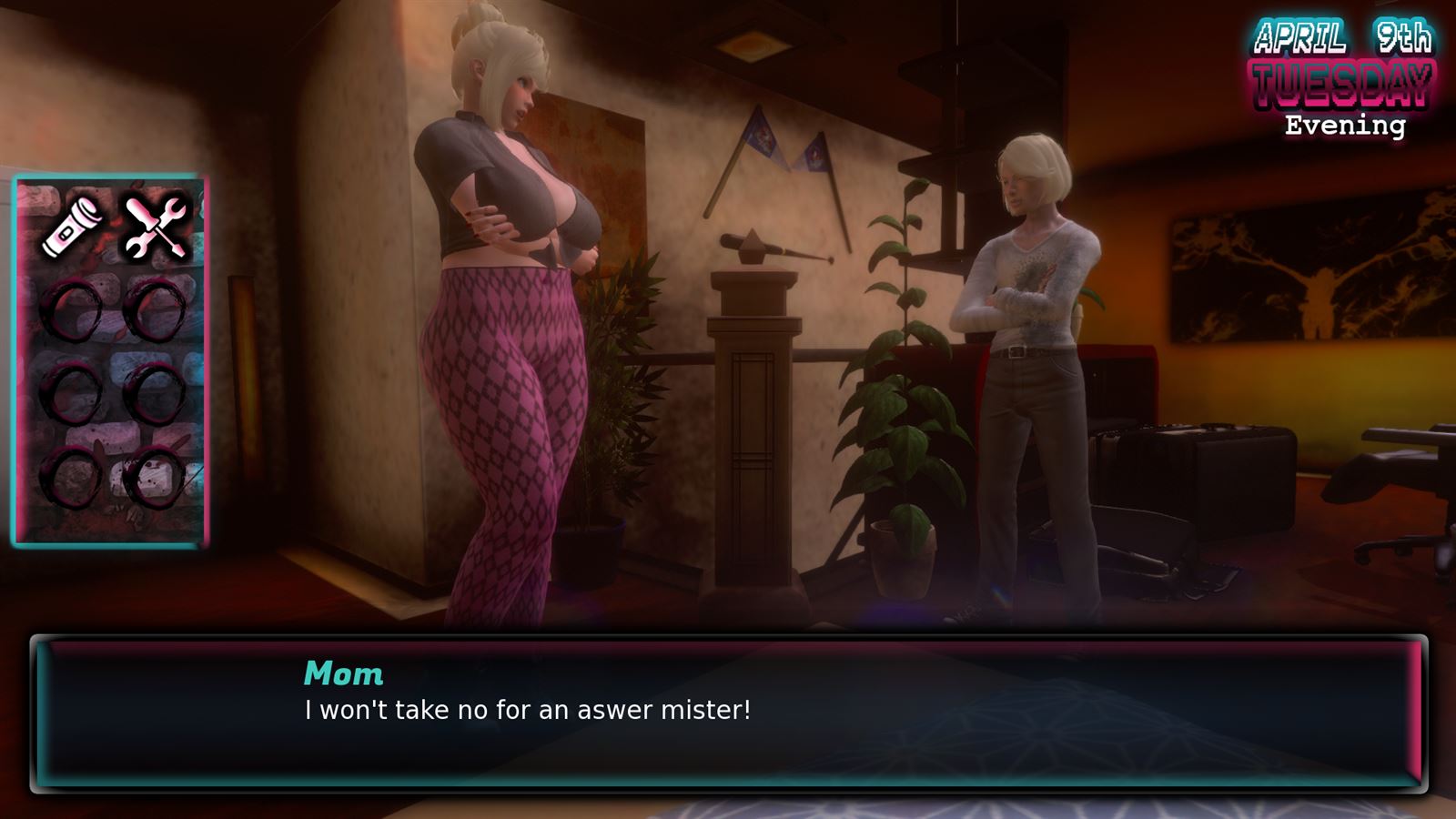1456x819 pixels.
Task: Select the middle-right ring slot
Action: (x=153, y=391)
